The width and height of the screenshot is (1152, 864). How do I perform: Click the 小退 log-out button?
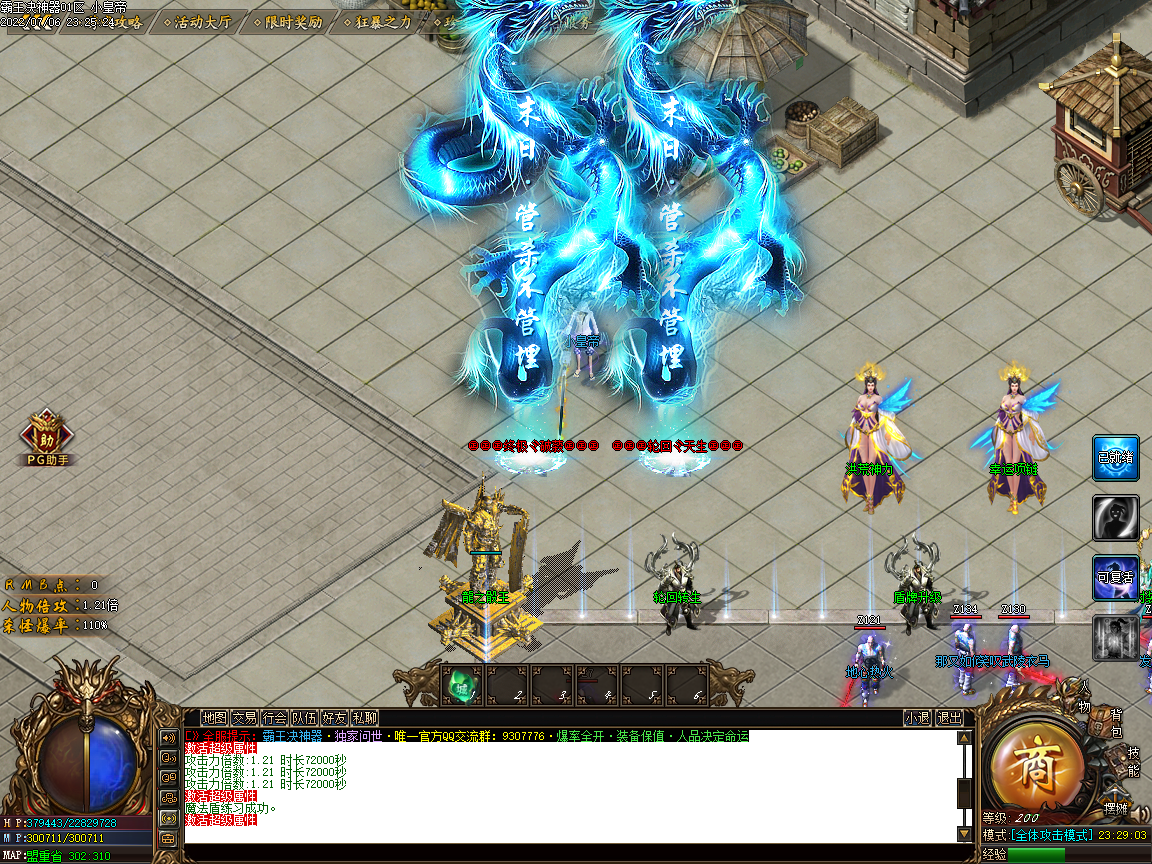917,718
